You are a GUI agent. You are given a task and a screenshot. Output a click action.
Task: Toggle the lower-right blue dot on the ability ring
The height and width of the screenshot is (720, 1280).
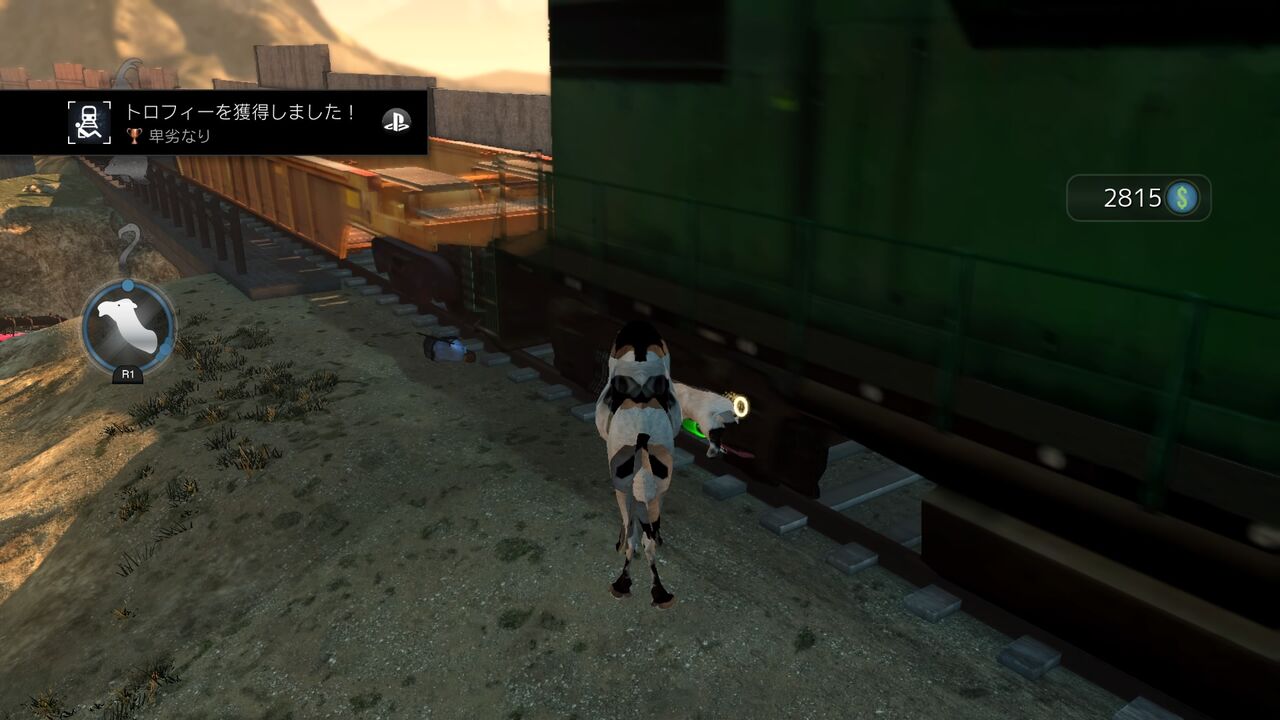pos(166,348)
